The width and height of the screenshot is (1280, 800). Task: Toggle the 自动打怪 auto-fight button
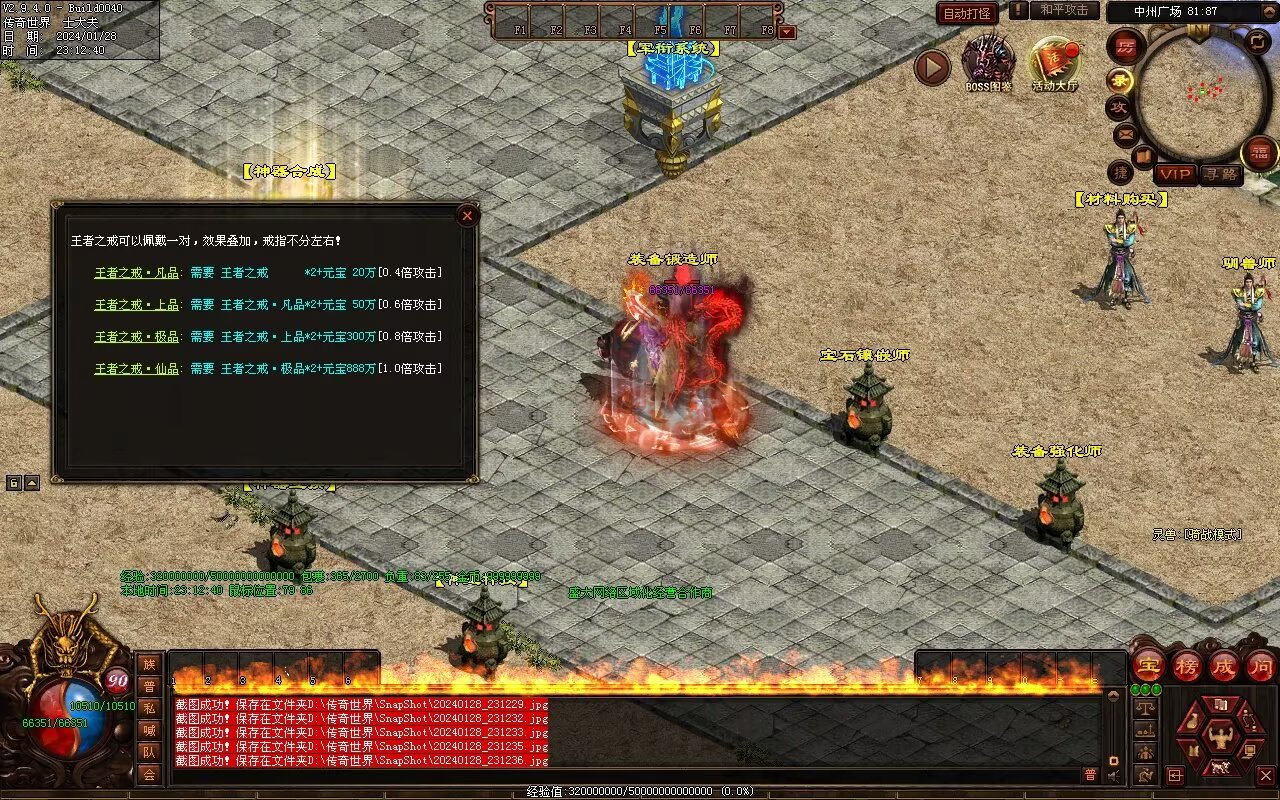967,13
